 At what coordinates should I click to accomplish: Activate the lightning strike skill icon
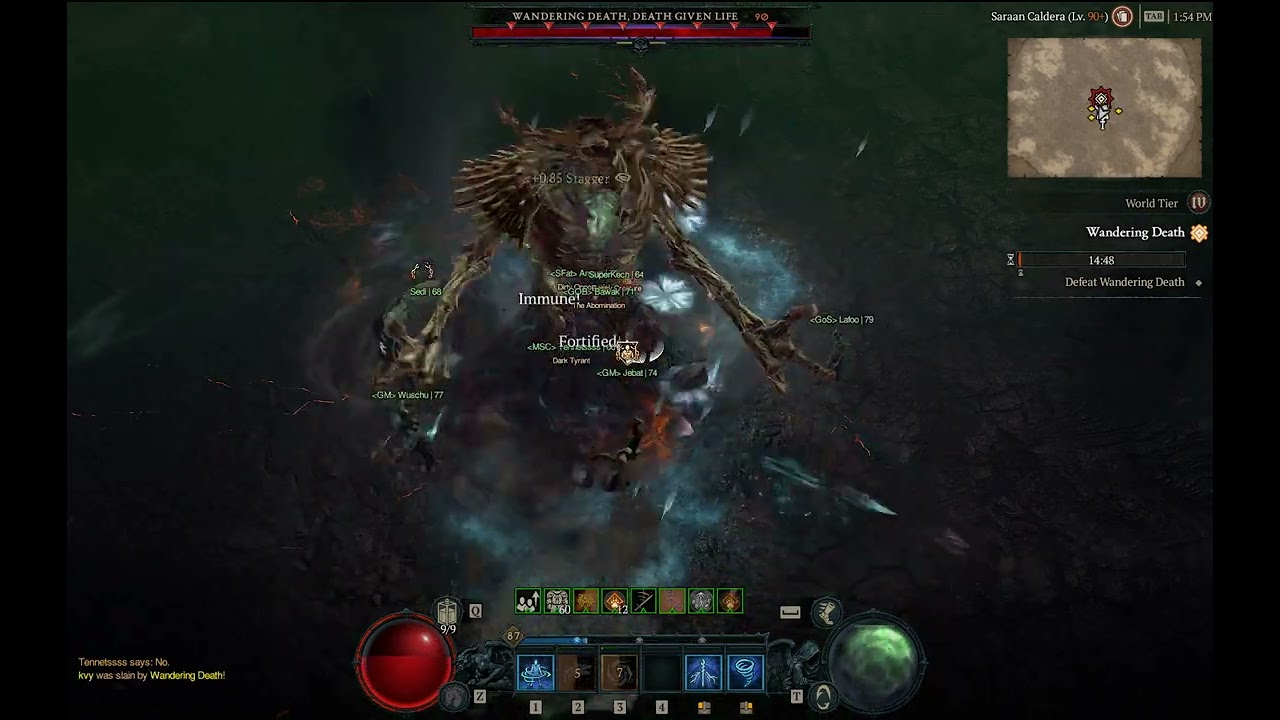(703, 673)
